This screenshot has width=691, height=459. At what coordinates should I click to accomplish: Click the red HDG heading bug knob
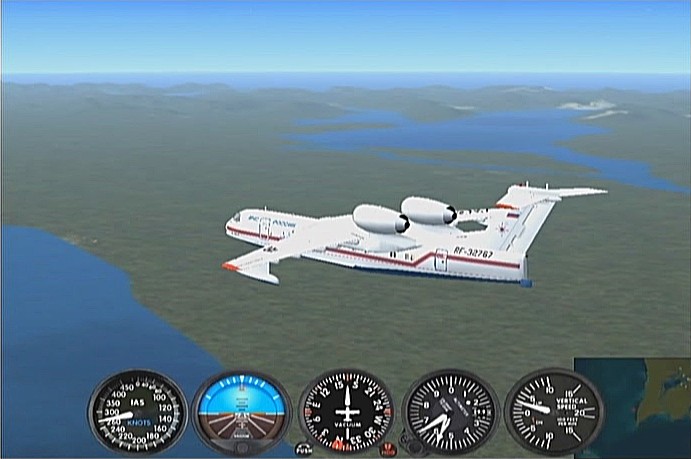388,449
